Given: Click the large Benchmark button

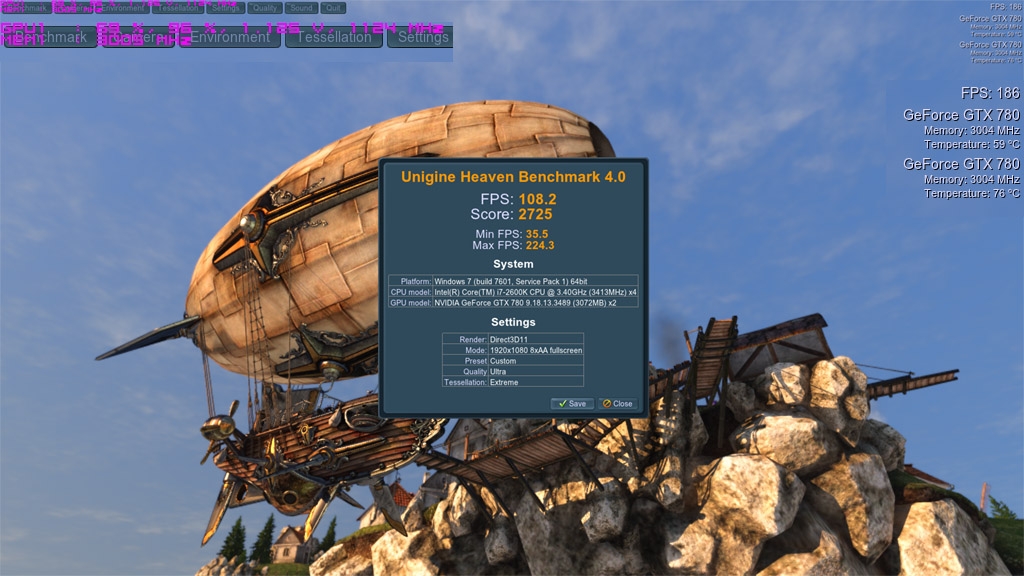Looking at the screenshot, I should 50,37.
